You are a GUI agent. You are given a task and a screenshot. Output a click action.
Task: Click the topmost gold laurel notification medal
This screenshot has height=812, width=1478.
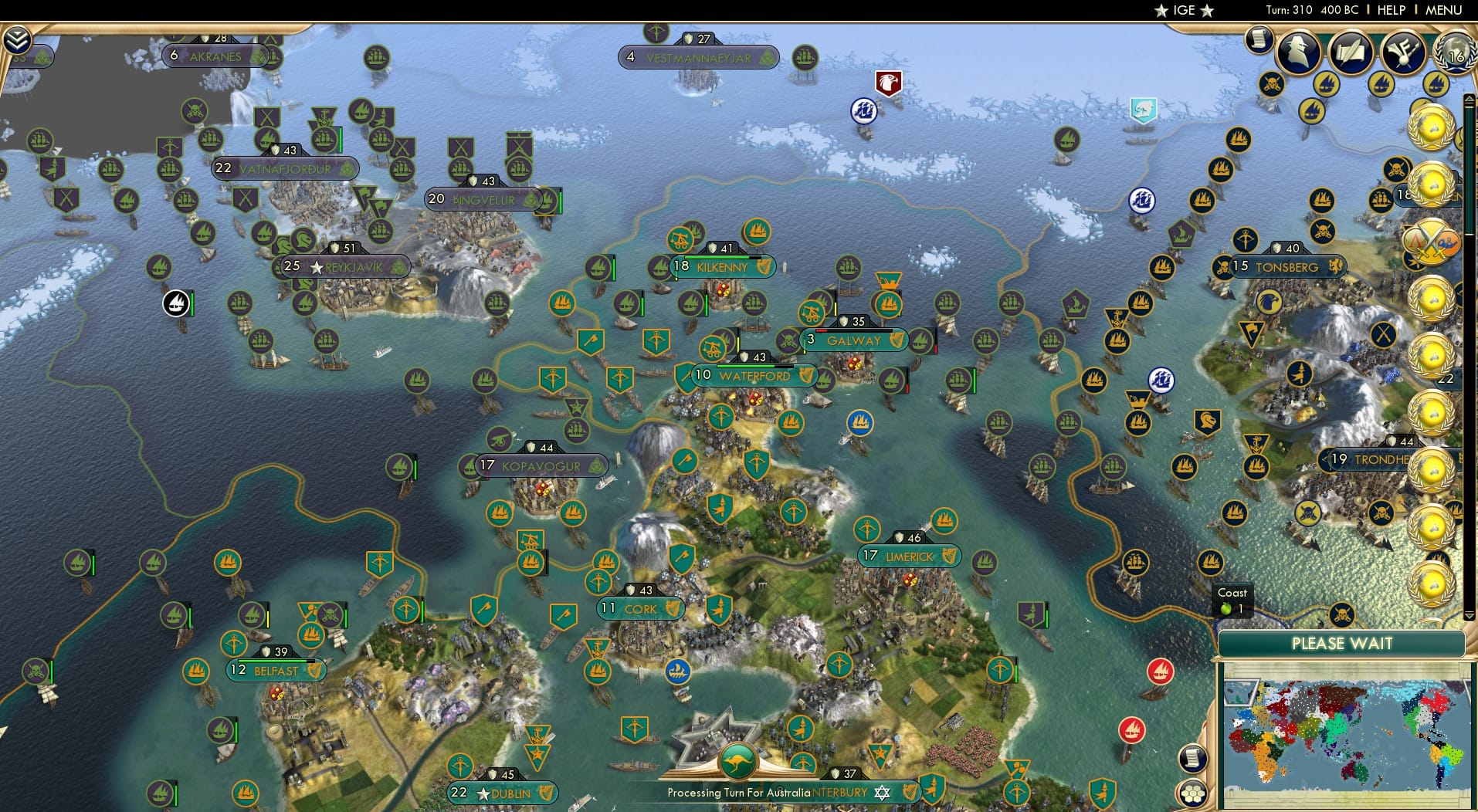click(1432, 127)
